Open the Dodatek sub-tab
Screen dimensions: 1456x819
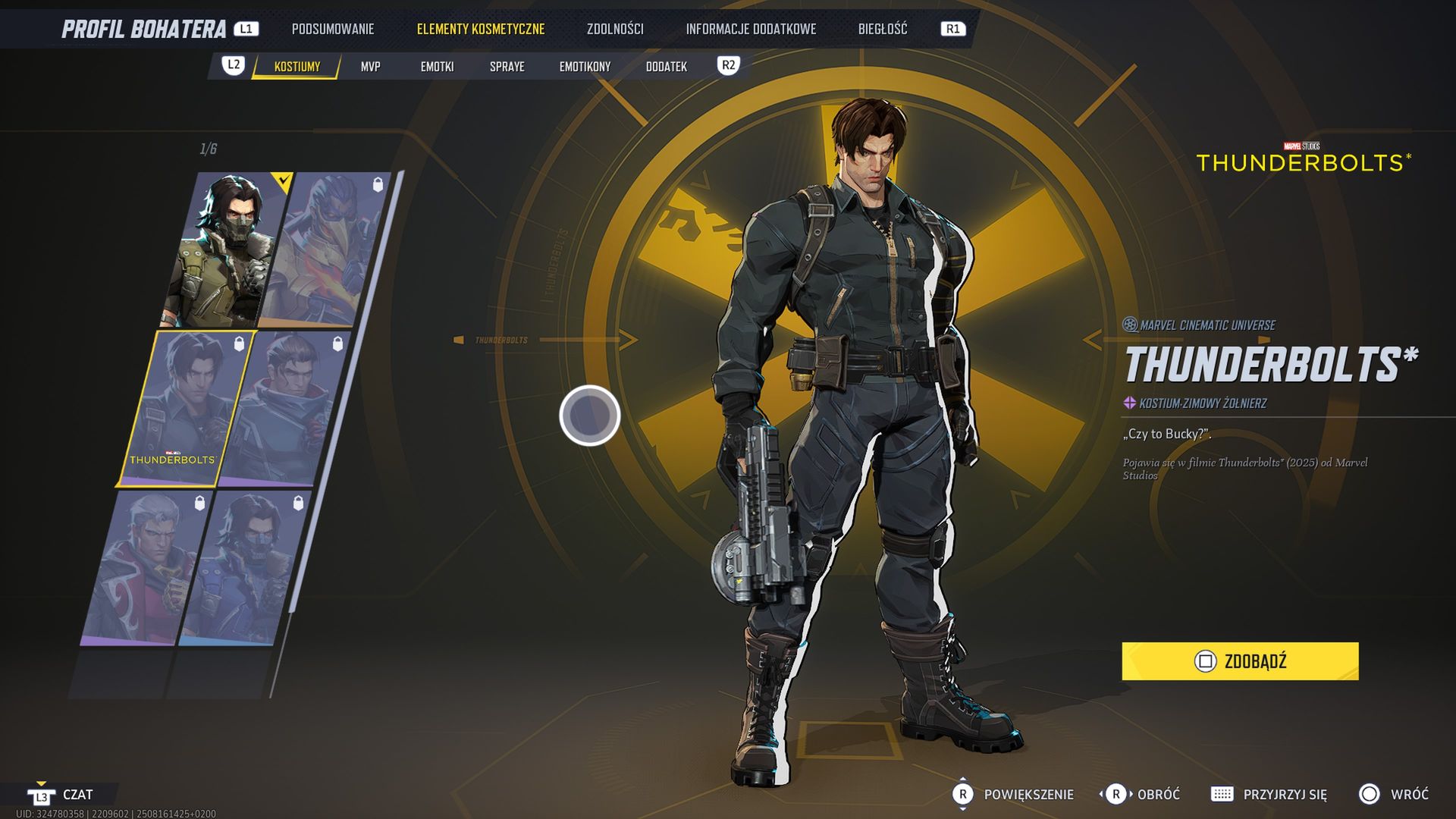click(x=666, y=67)
